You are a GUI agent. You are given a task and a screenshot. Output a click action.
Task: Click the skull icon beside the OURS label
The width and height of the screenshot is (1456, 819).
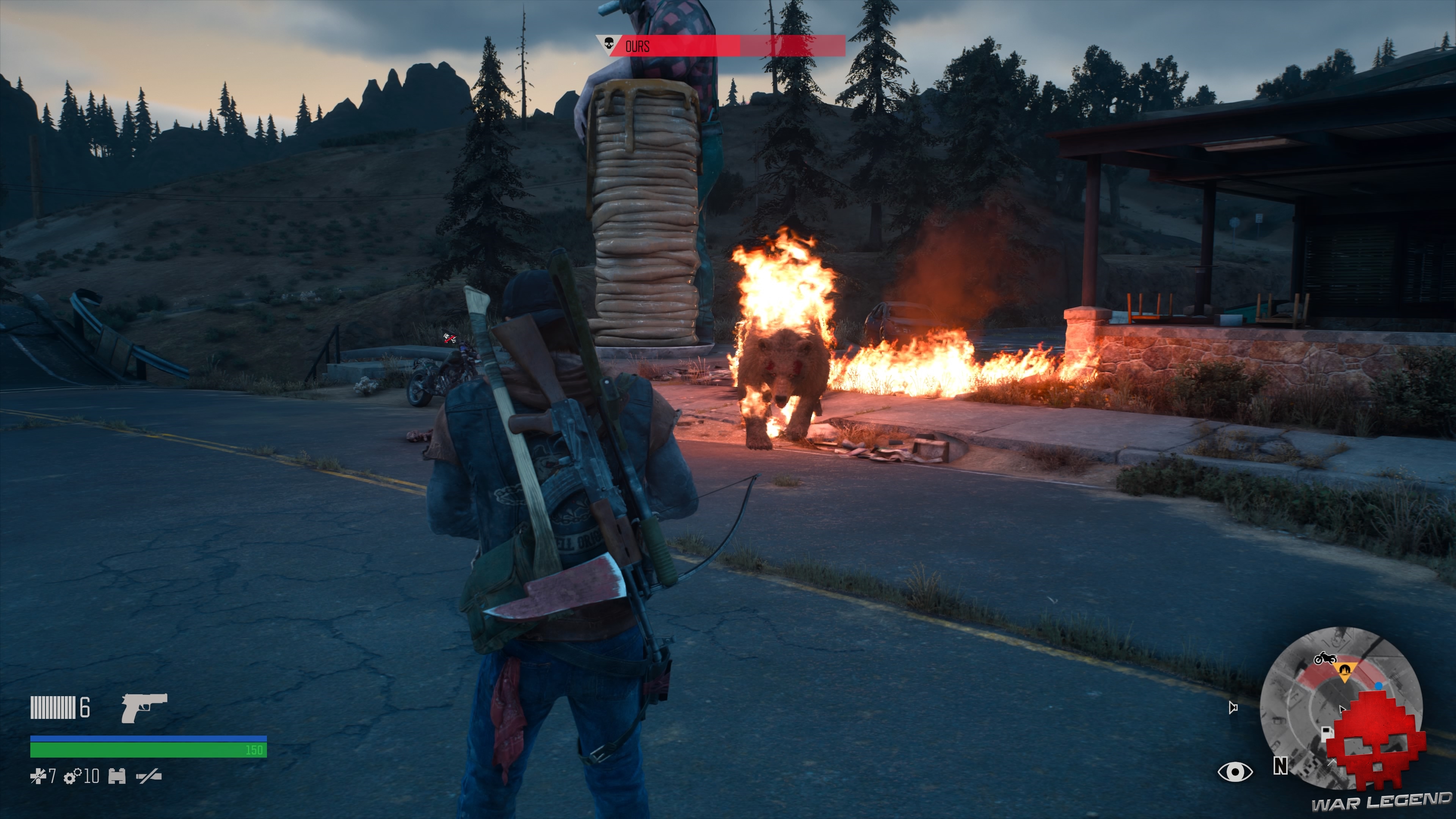point(609,44)
